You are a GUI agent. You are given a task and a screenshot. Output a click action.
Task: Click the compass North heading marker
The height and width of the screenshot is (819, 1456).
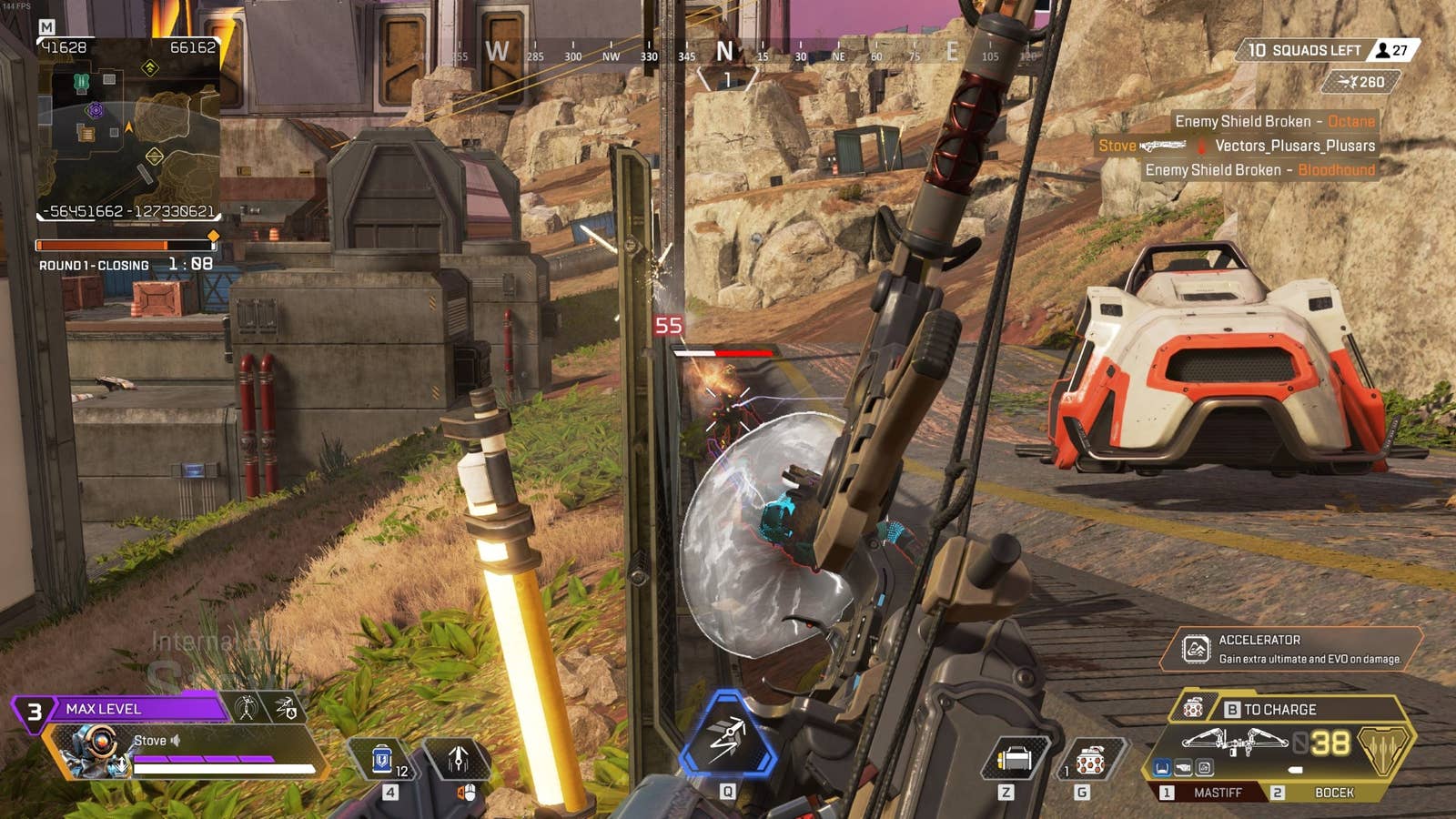tap(724, 52)
